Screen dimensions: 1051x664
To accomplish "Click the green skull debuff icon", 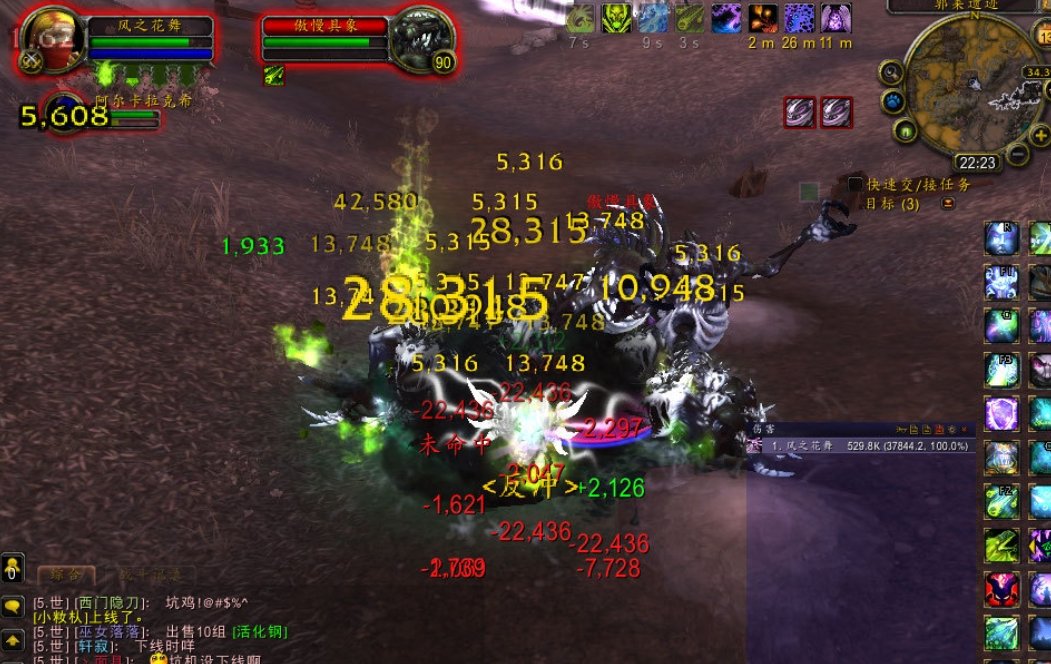I will 617,19.
